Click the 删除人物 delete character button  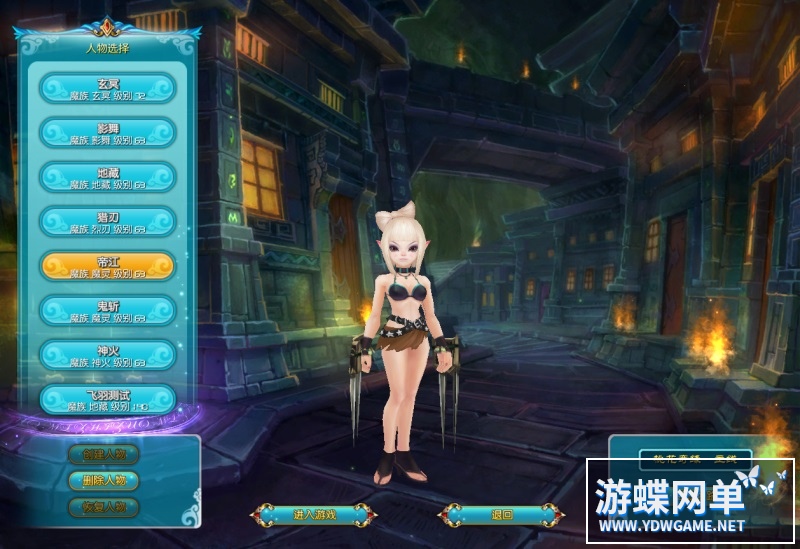click(104, 480)
